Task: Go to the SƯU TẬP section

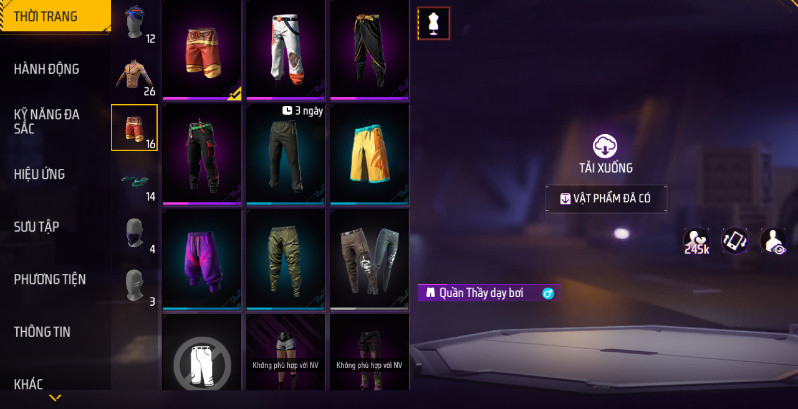Action: (x=37, y=227)
